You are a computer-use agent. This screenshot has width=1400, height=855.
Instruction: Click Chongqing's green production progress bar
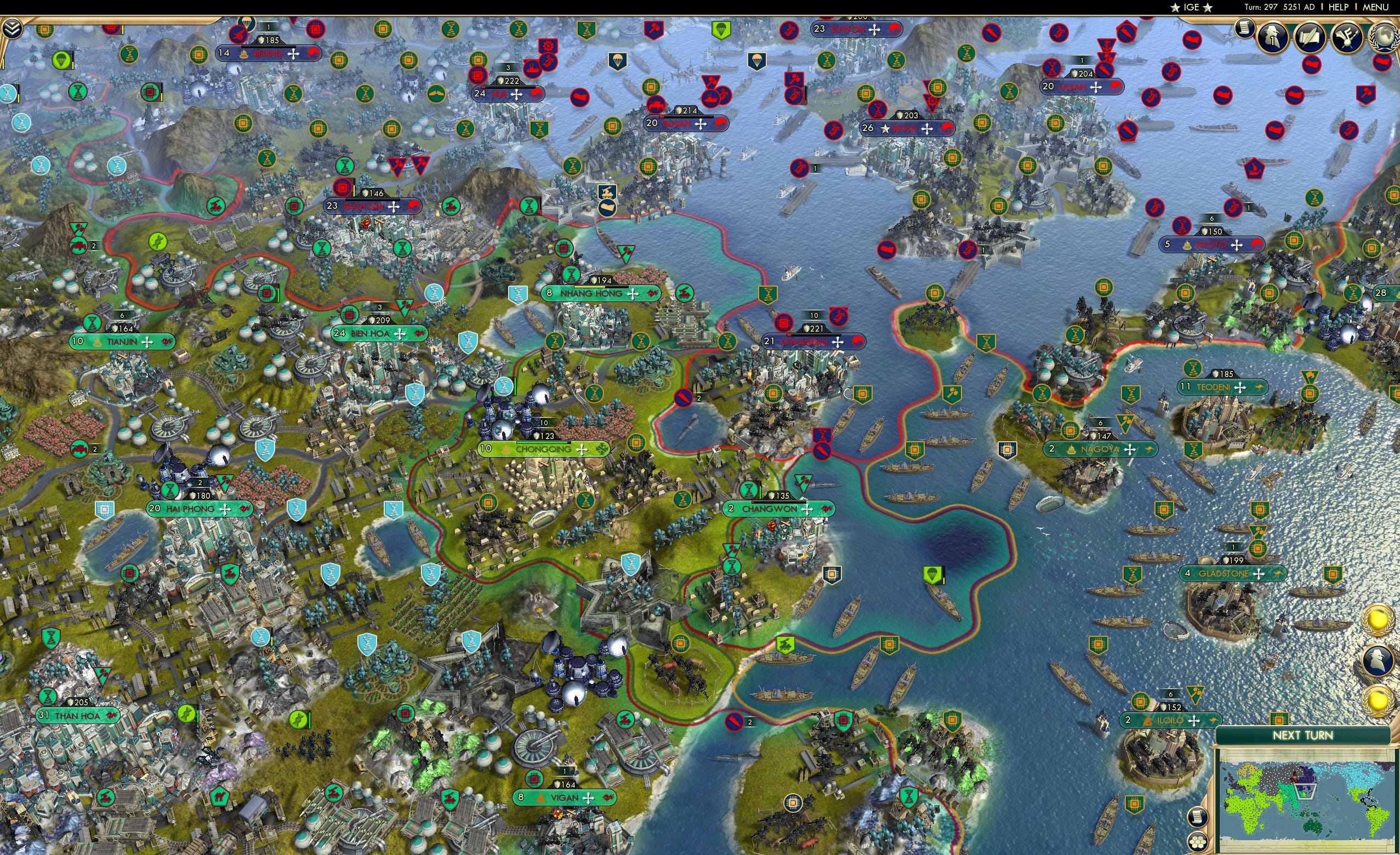tap(542, 442)
